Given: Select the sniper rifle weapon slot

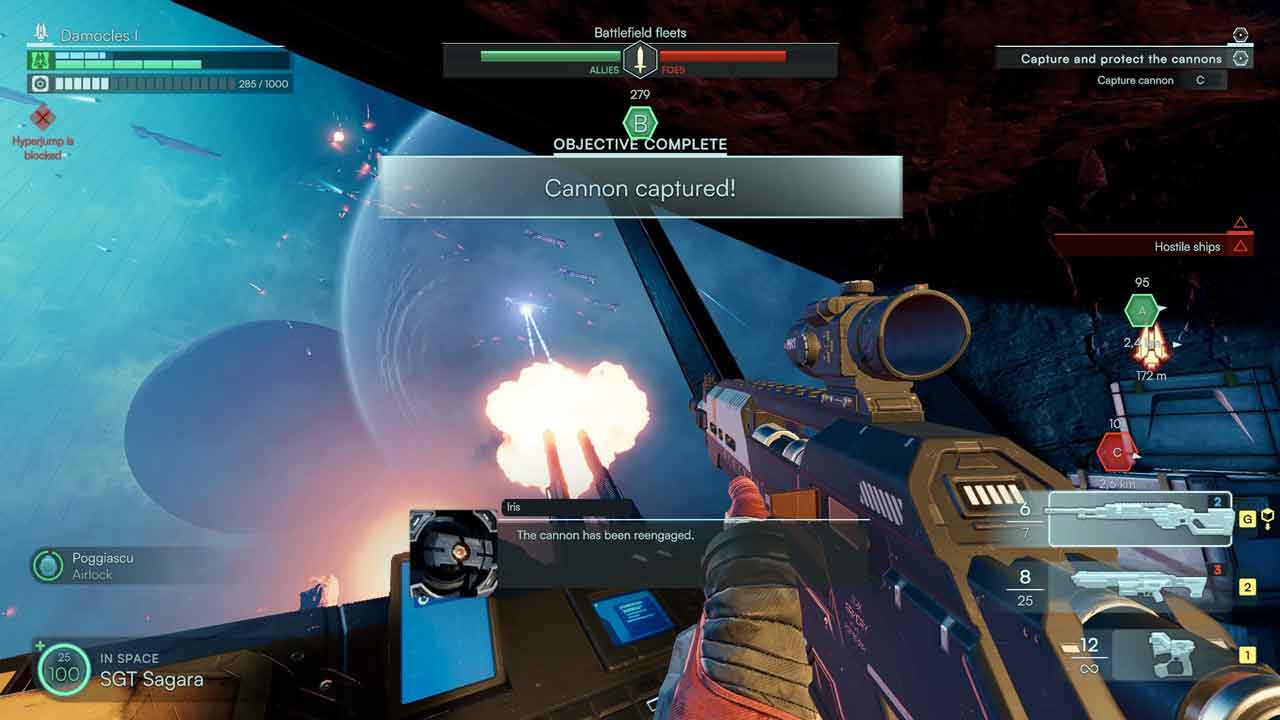Looking at the screenshot, I should [x=1139, y=518].
